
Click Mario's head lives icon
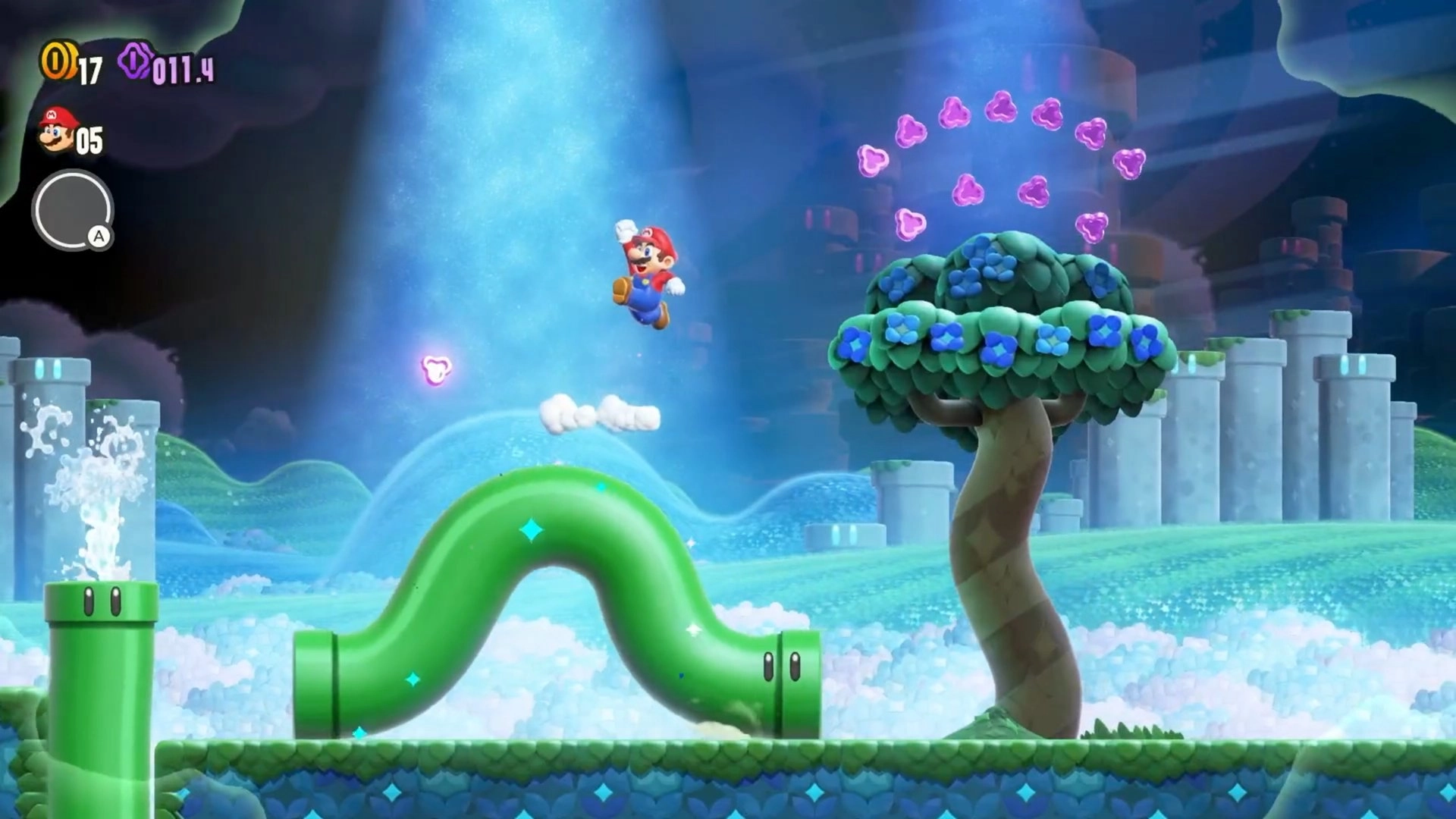coord(58,130)
